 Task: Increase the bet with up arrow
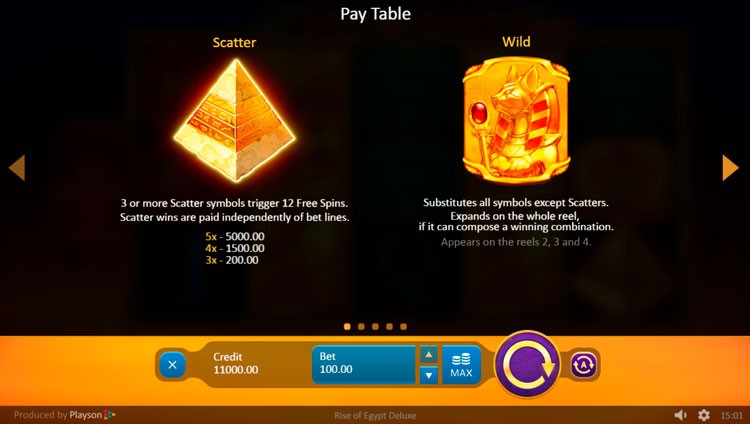click(x=428, y=354)
